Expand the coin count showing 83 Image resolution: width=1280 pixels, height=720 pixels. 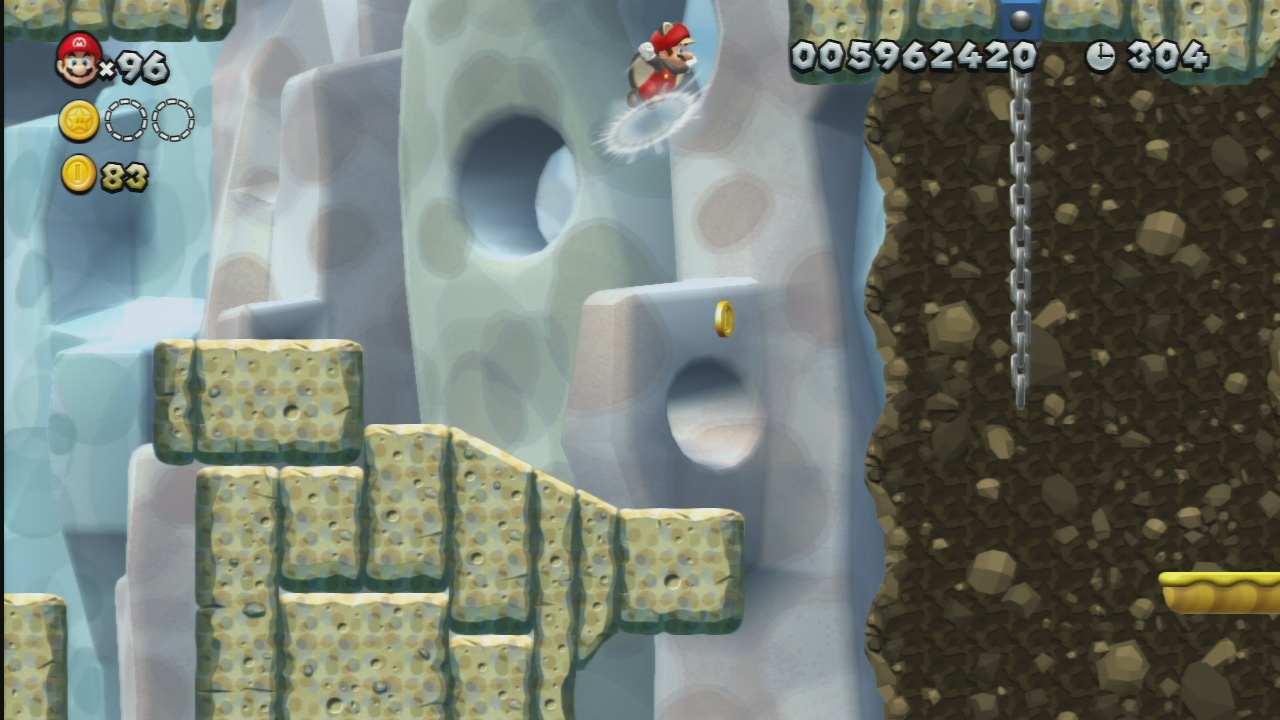[x=125, y=177]
